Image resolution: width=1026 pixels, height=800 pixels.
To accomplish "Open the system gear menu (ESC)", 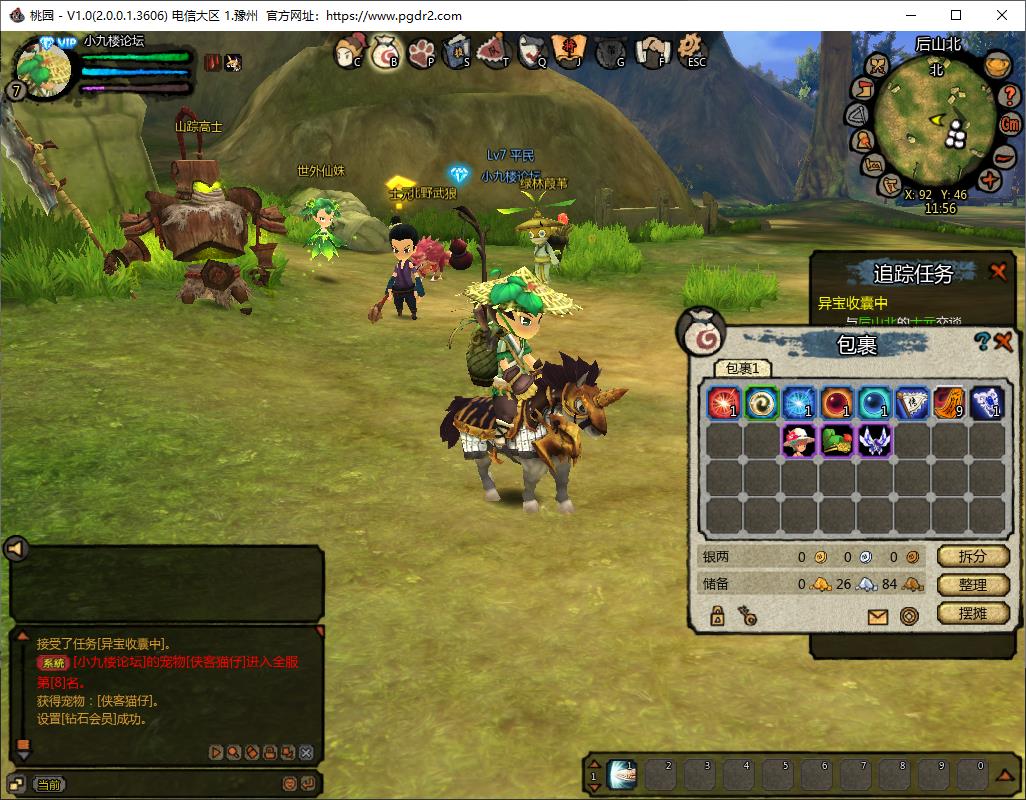I will [692, 49].
